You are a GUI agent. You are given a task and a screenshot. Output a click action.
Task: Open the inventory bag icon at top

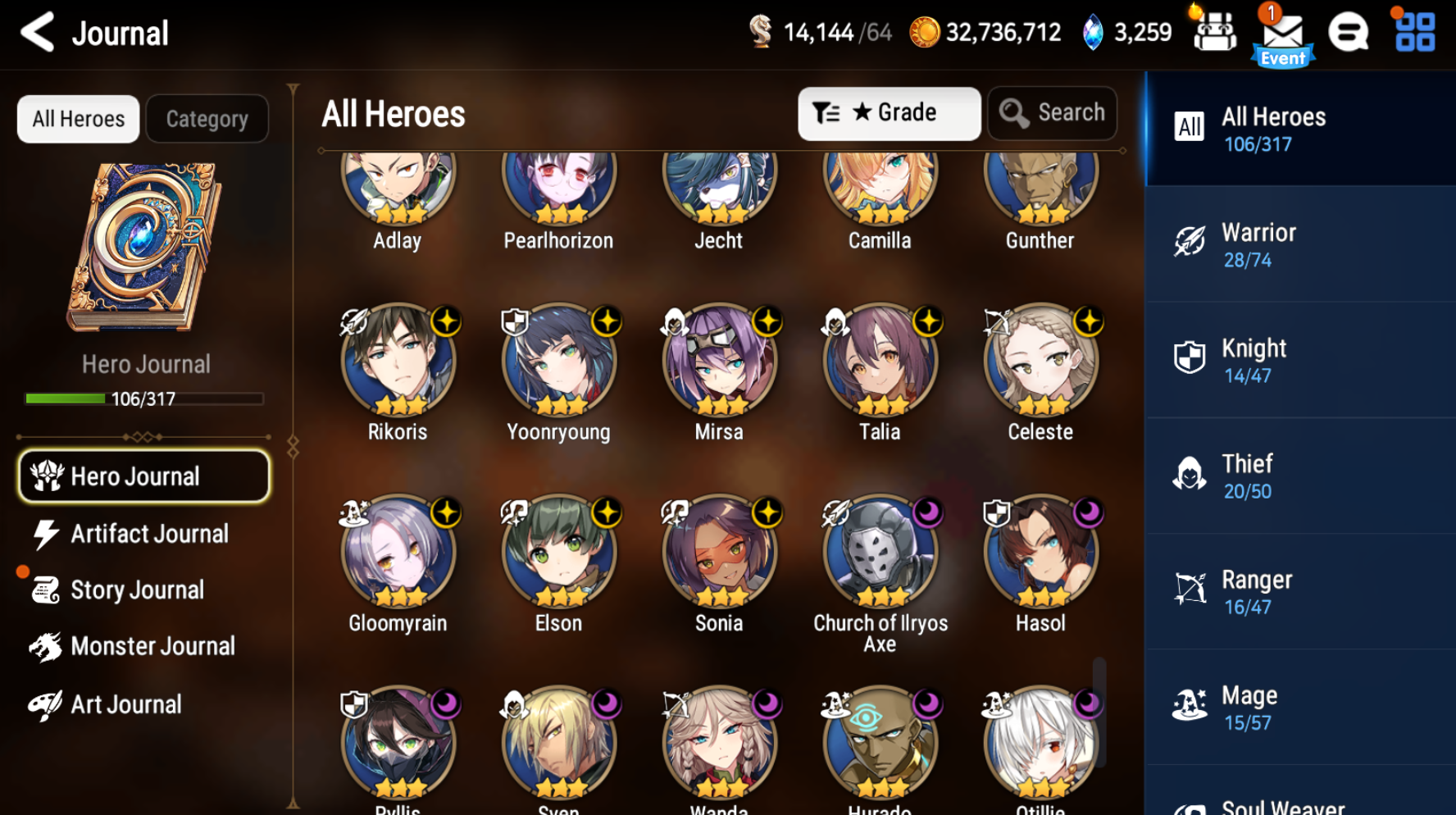click(x=1213, y=33)
